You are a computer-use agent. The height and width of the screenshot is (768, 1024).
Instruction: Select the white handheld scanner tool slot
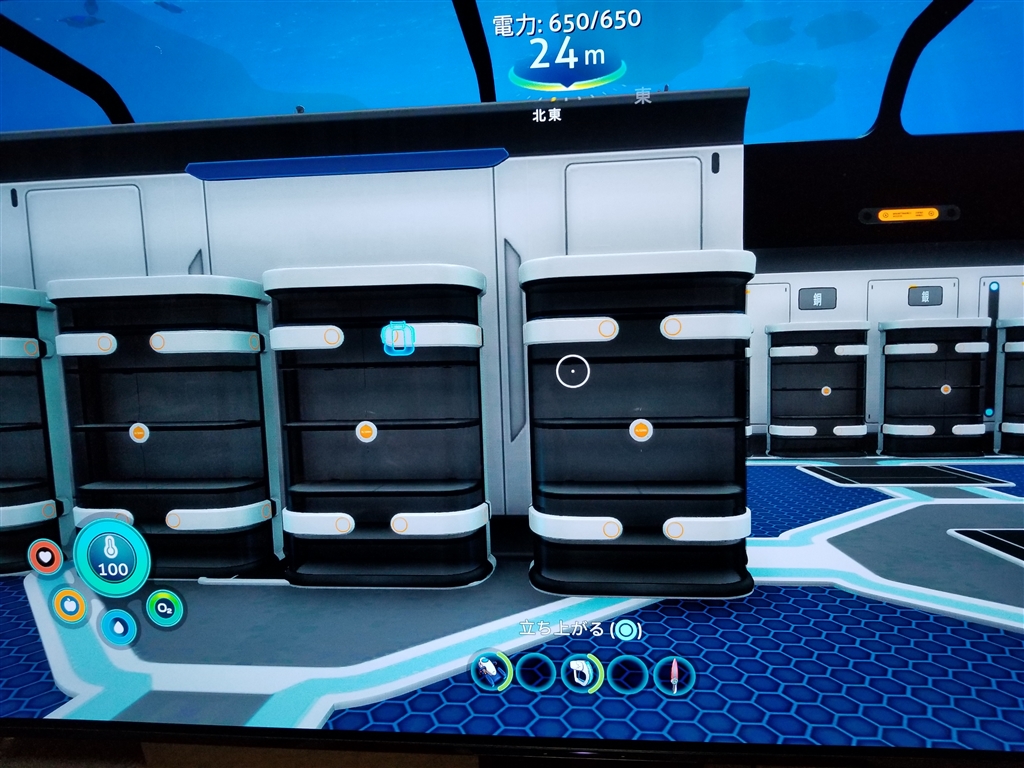tap(582, 672)
